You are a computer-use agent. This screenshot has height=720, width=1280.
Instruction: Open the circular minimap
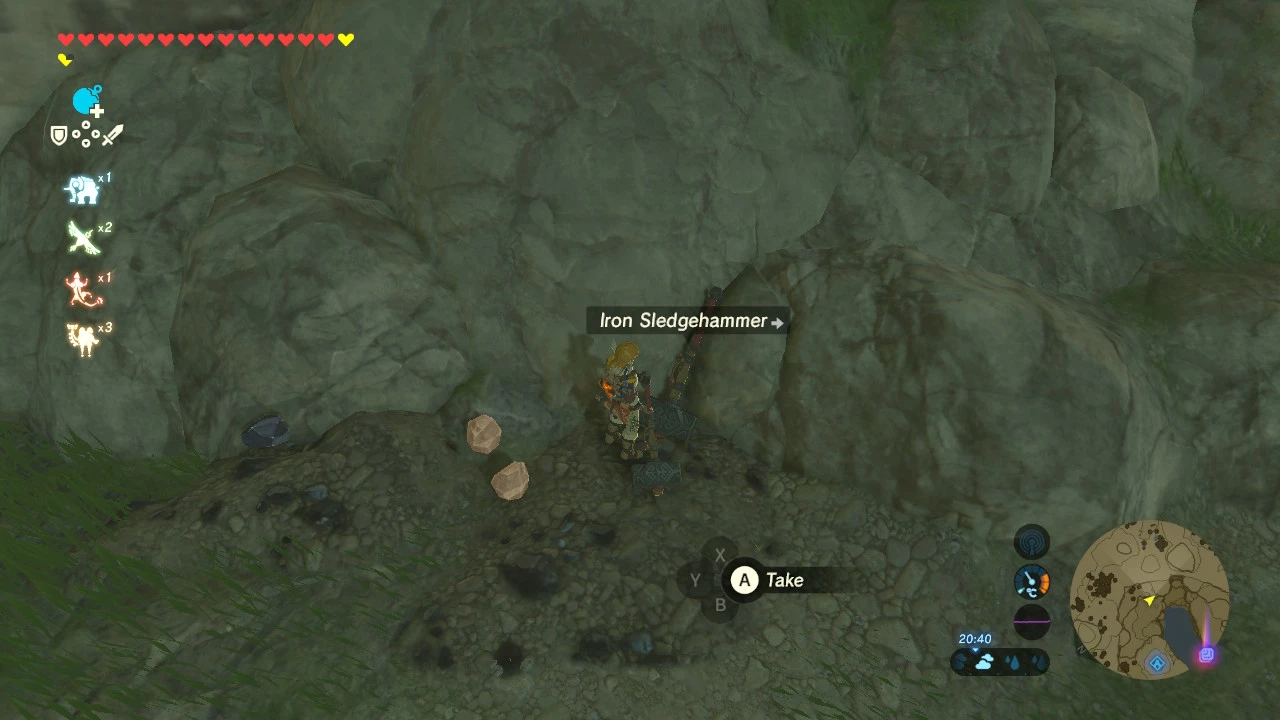point(1149,599)
